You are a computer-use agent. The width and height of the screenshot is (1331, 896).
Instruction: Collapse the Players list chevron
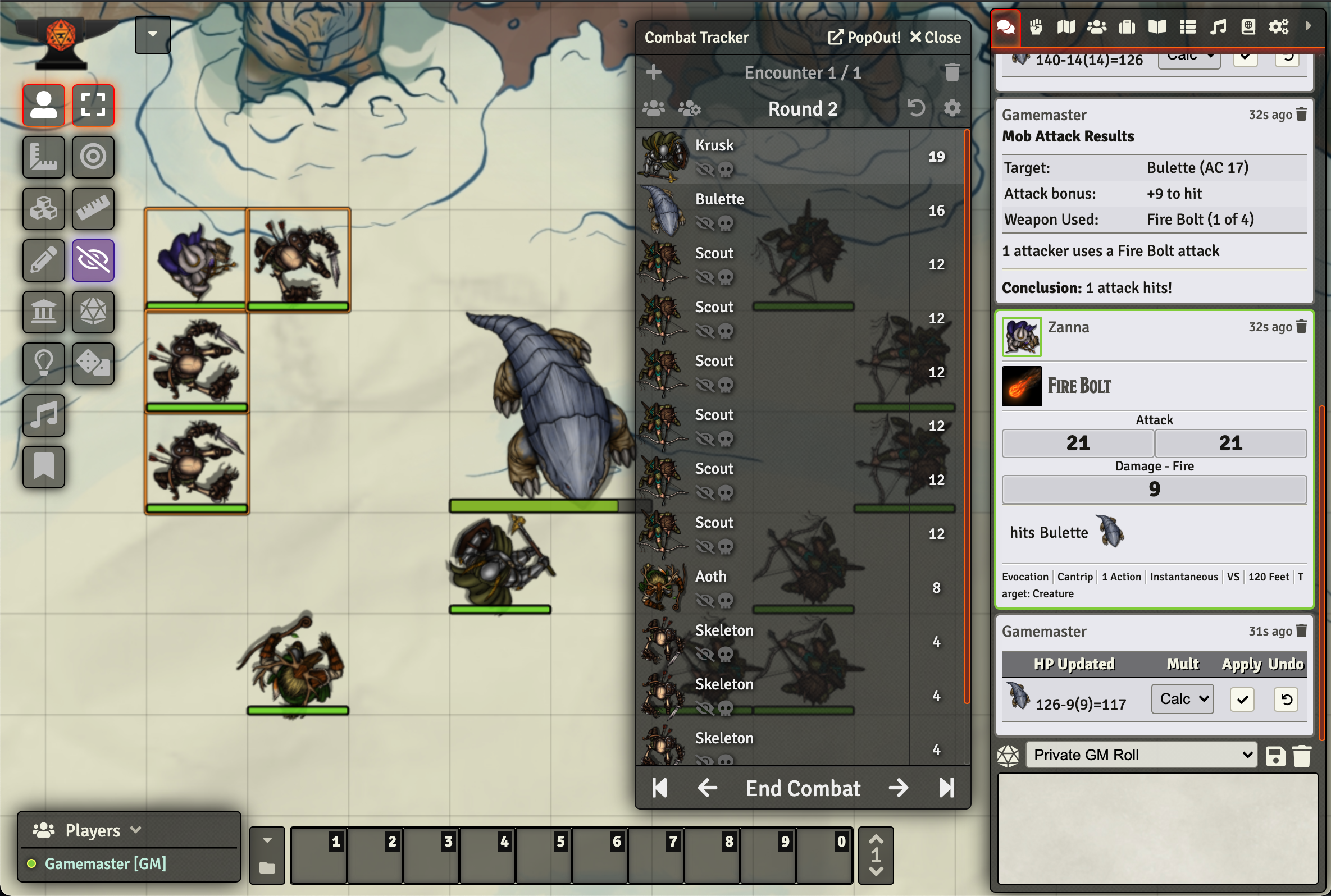[136, 830]
